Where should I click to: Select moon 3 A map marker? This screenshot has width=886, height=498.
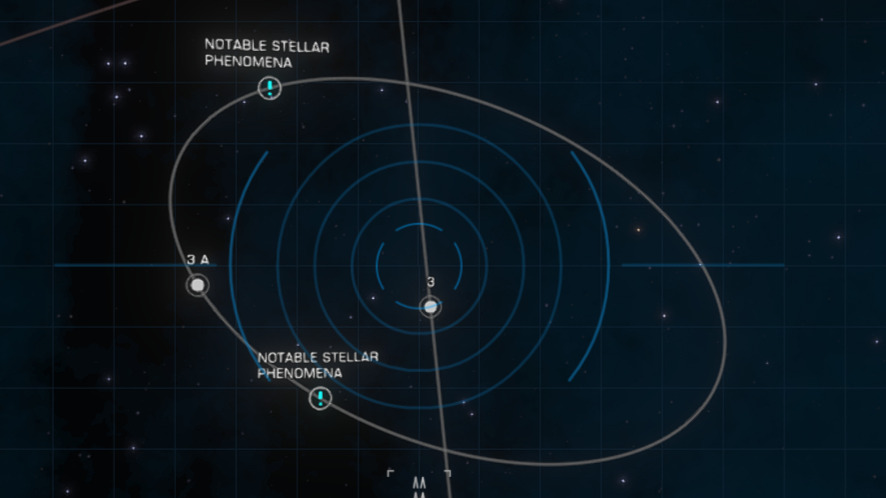click(198, 286)
